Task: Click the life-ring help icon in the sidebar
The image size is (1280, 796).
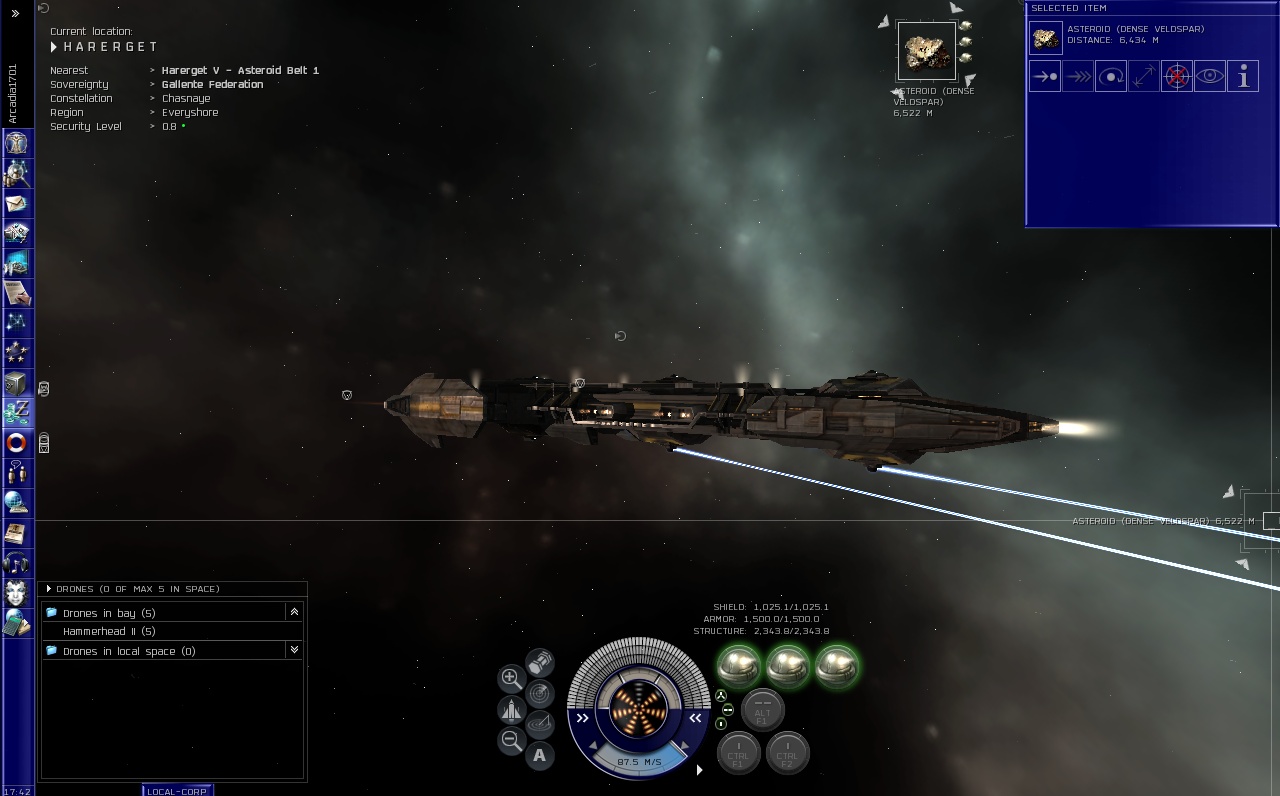Action: point(15,442)
